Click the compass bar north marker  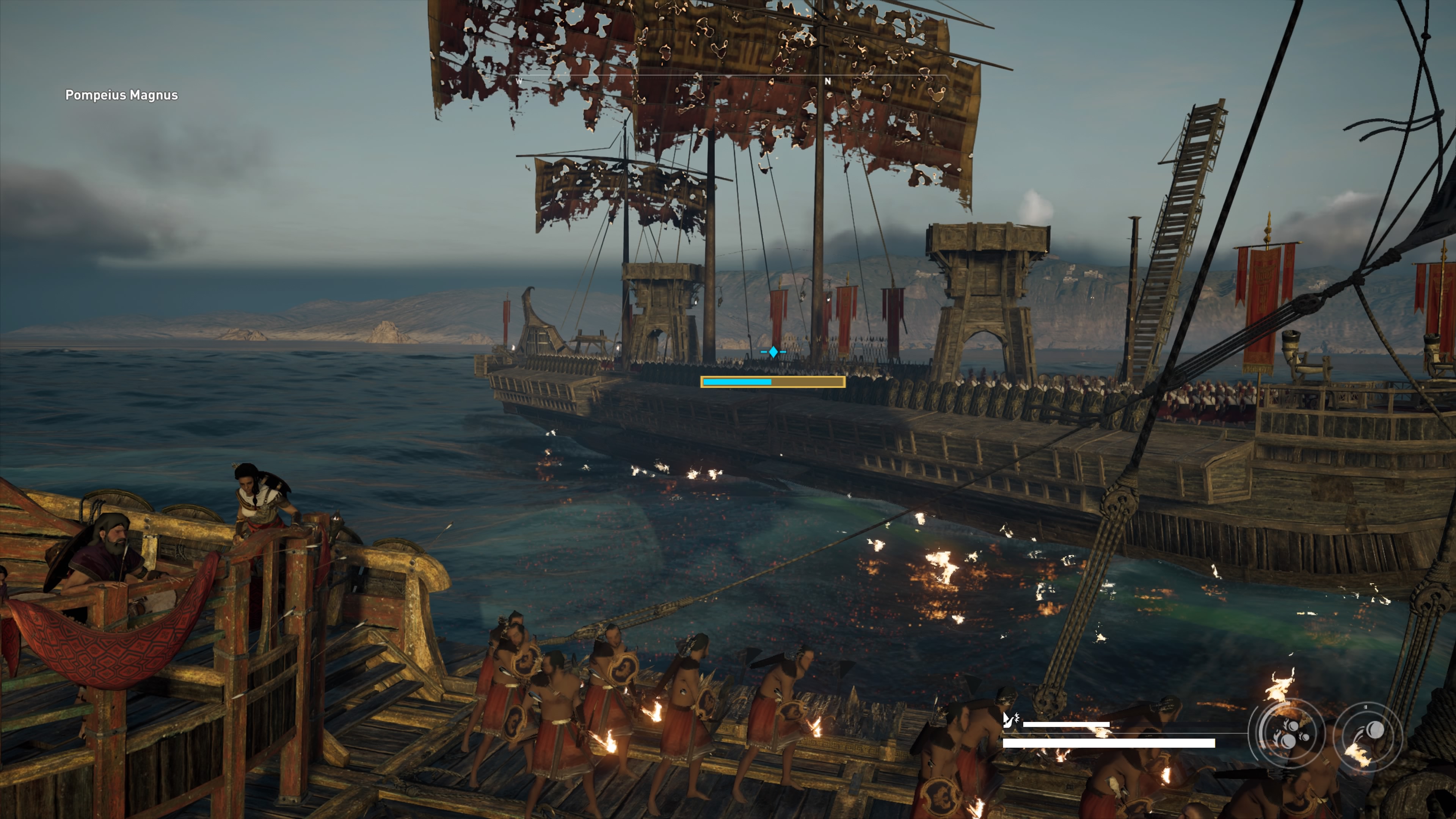[827, 82]
